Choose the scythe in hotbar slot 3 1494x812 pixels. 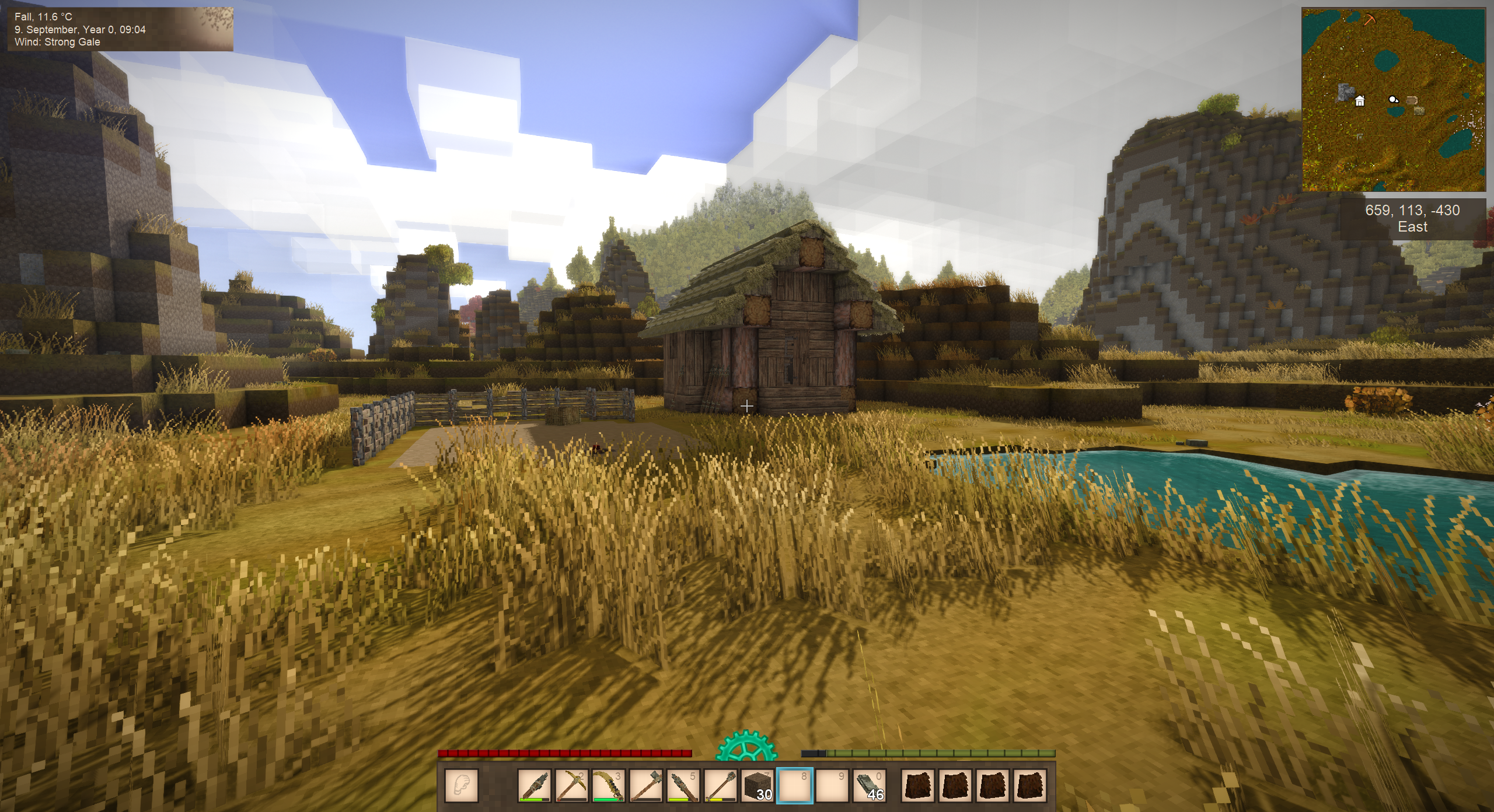(608, 785)
